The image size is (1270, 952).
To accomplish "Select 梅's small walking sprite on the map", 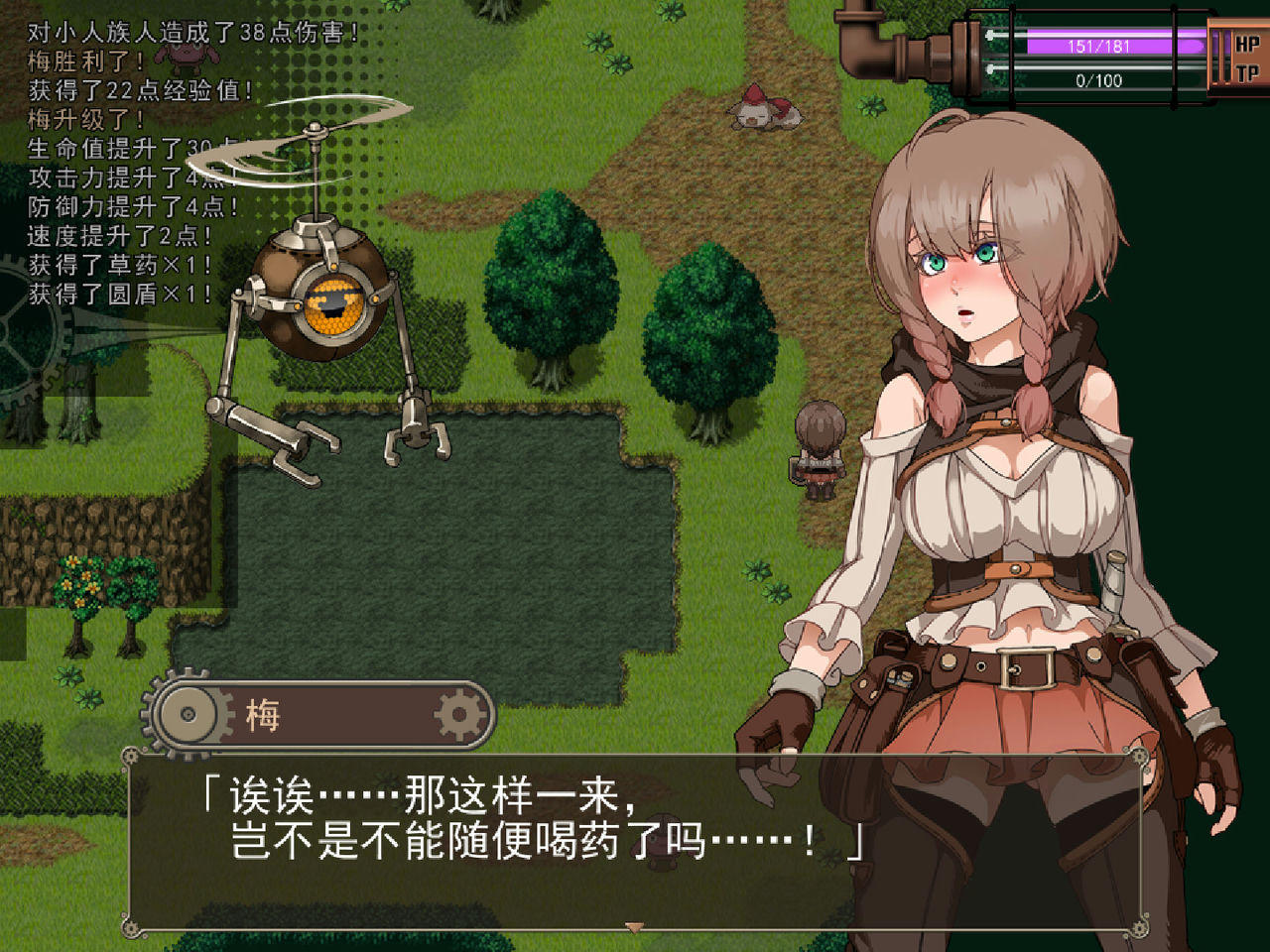I will tap(820, 446).
